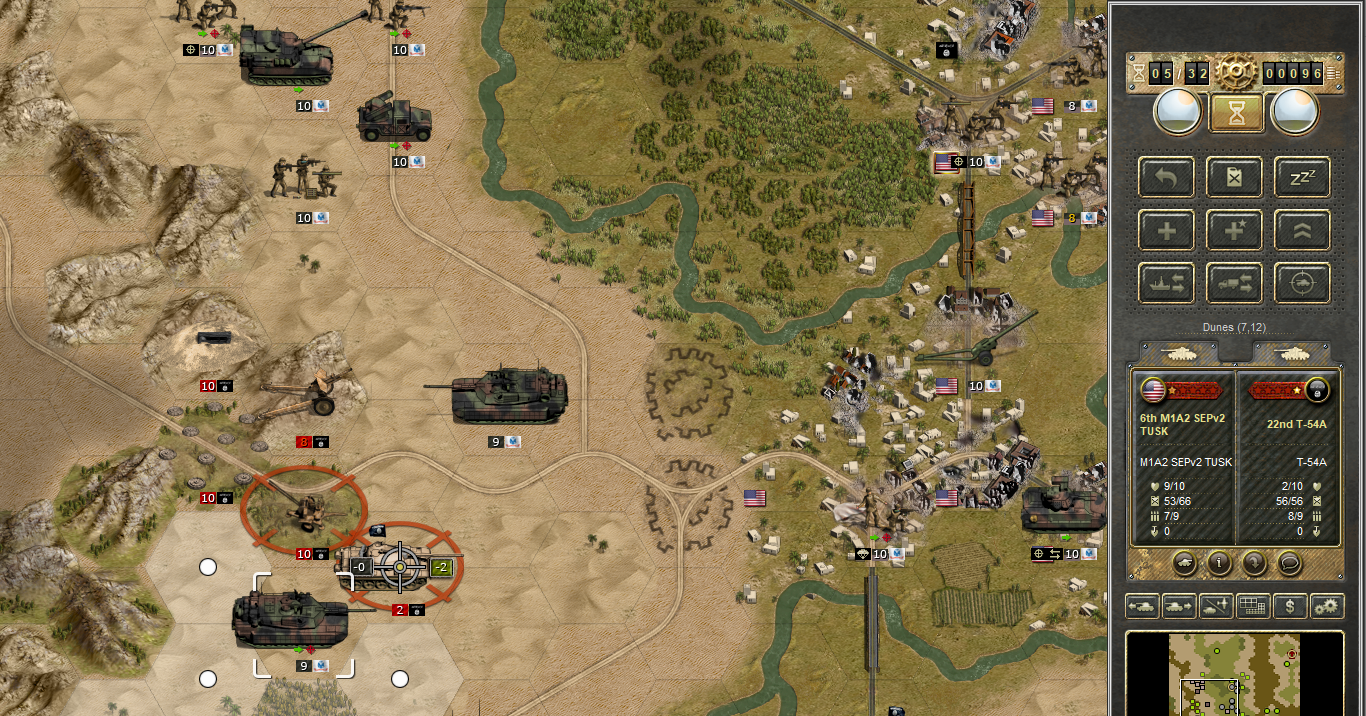Open the purchase screen with dollar button
This screenshot has width=1366, height=716.
click(x=1290, y=606)
